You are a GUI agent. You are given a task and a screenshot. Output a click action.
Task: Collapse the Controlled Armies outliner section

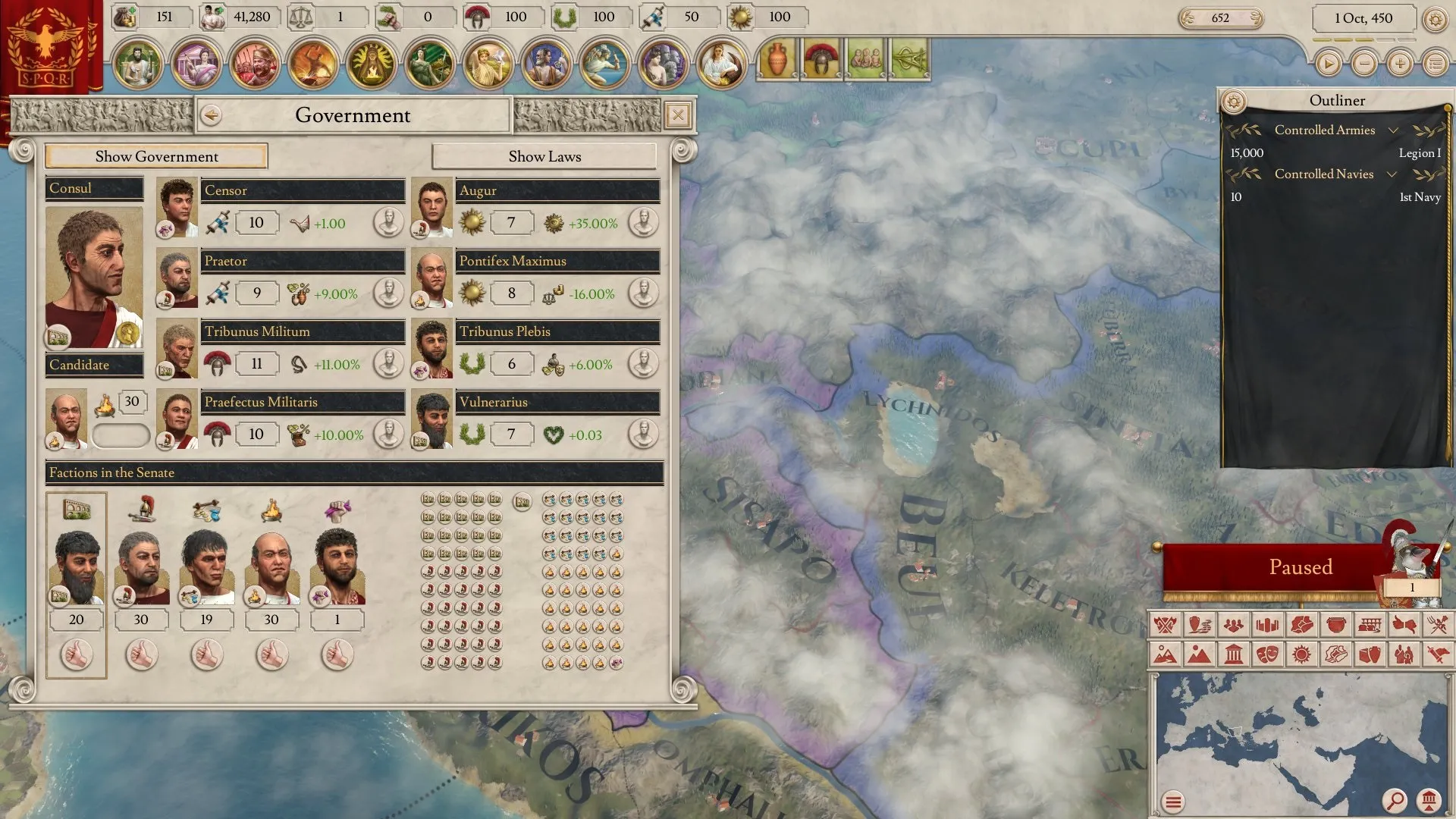pos(1393,130)
